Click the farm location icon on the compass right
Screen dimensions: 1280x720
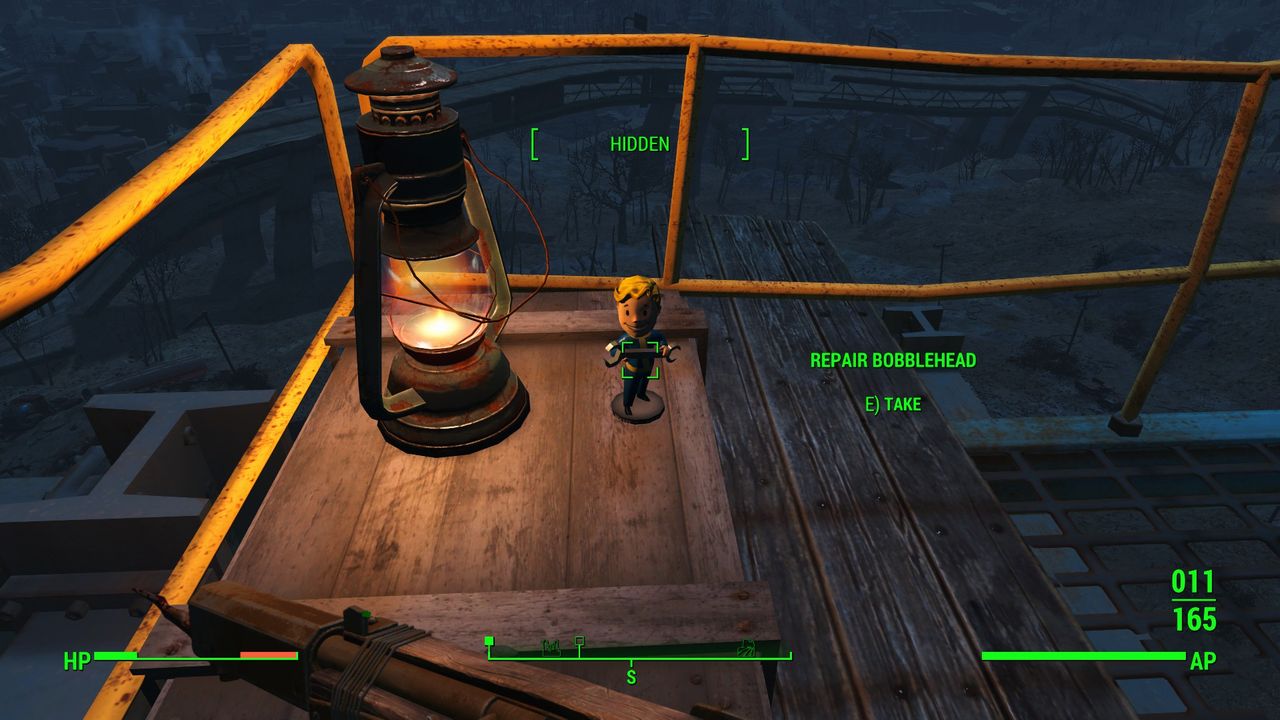pos(748,649)
